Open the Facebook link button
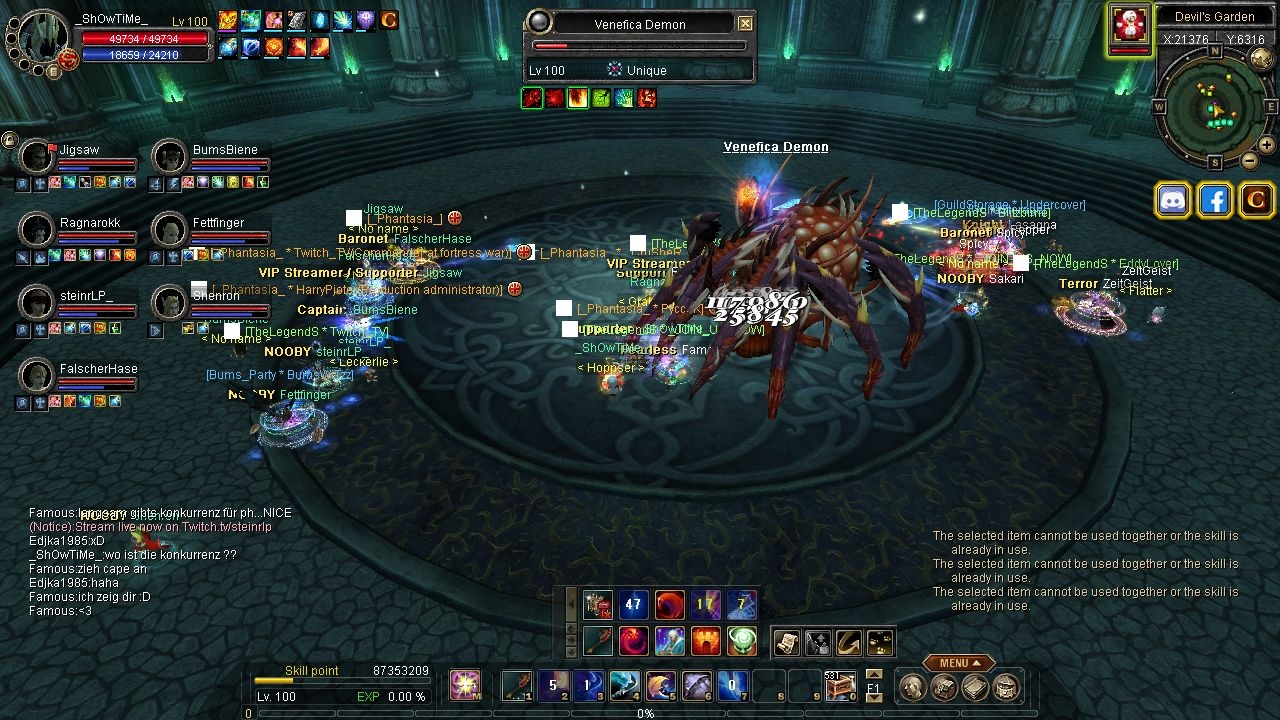1280x720 pixels. pyautogui.click(x=1214, y=200)
